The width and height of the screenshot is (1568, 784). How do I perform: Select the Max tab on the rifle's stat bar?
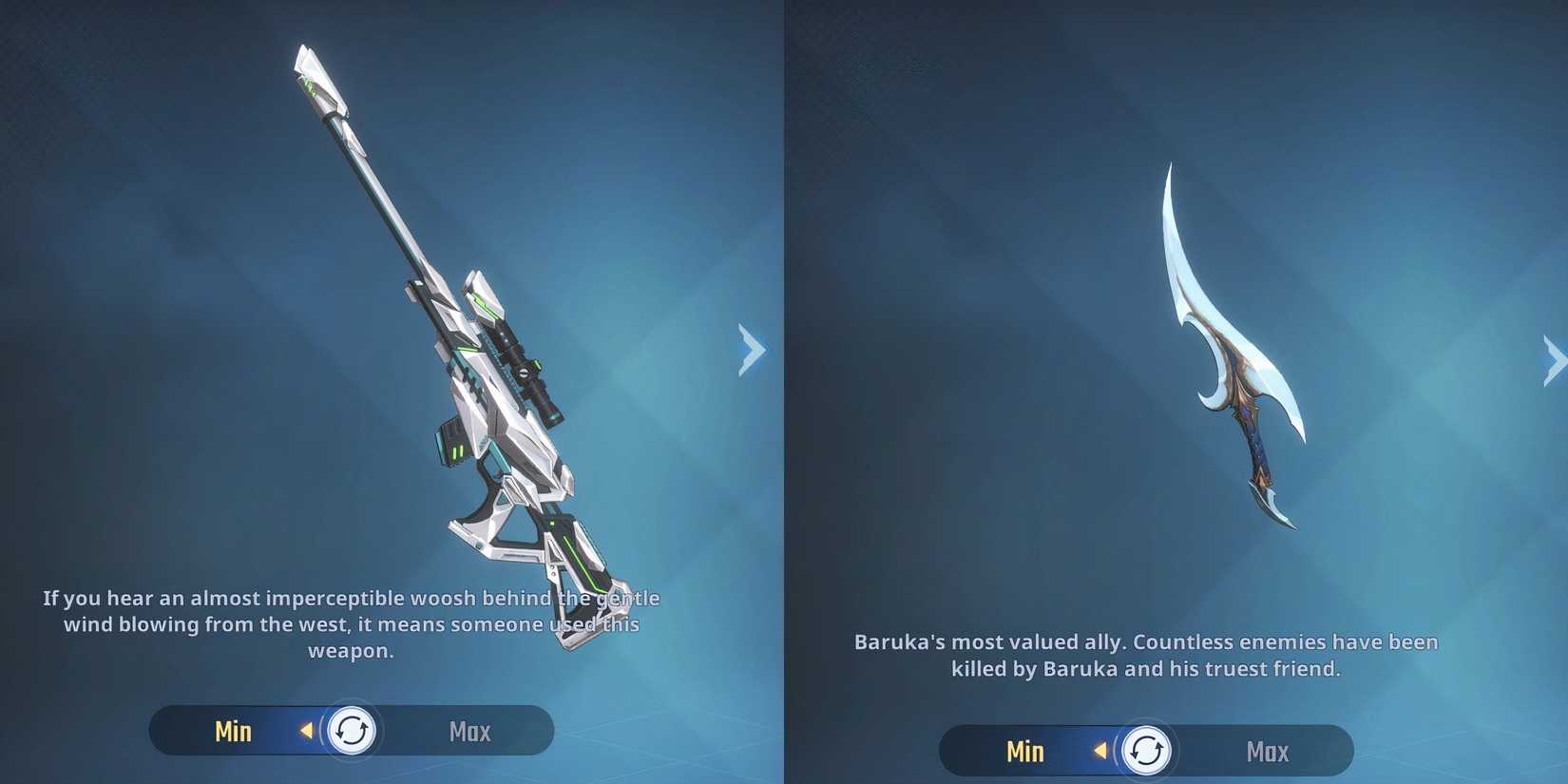click(x=468, y=730)
